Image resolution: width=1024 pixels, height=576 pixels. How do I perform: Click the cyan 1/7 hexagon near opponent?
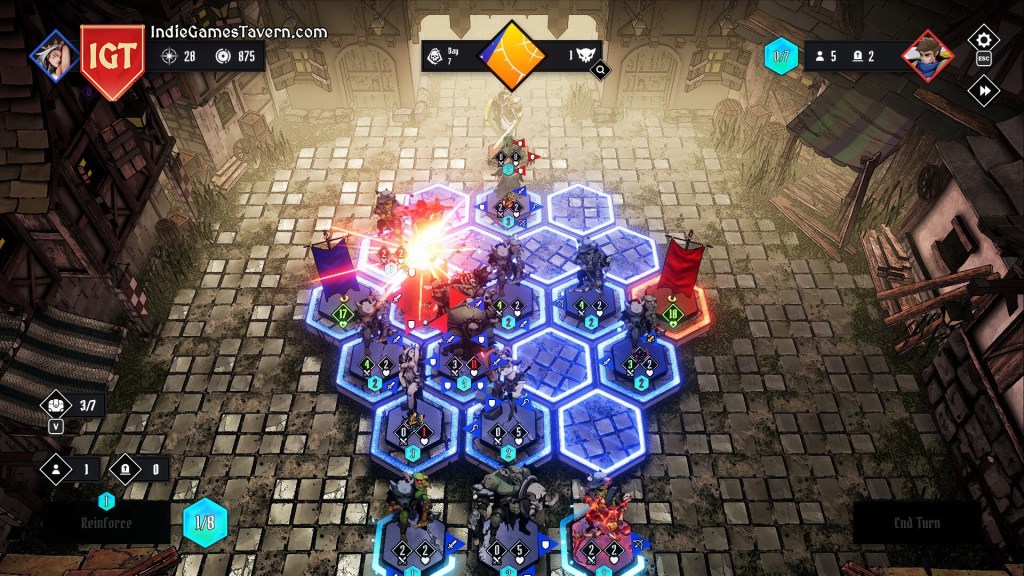(782, 56)
